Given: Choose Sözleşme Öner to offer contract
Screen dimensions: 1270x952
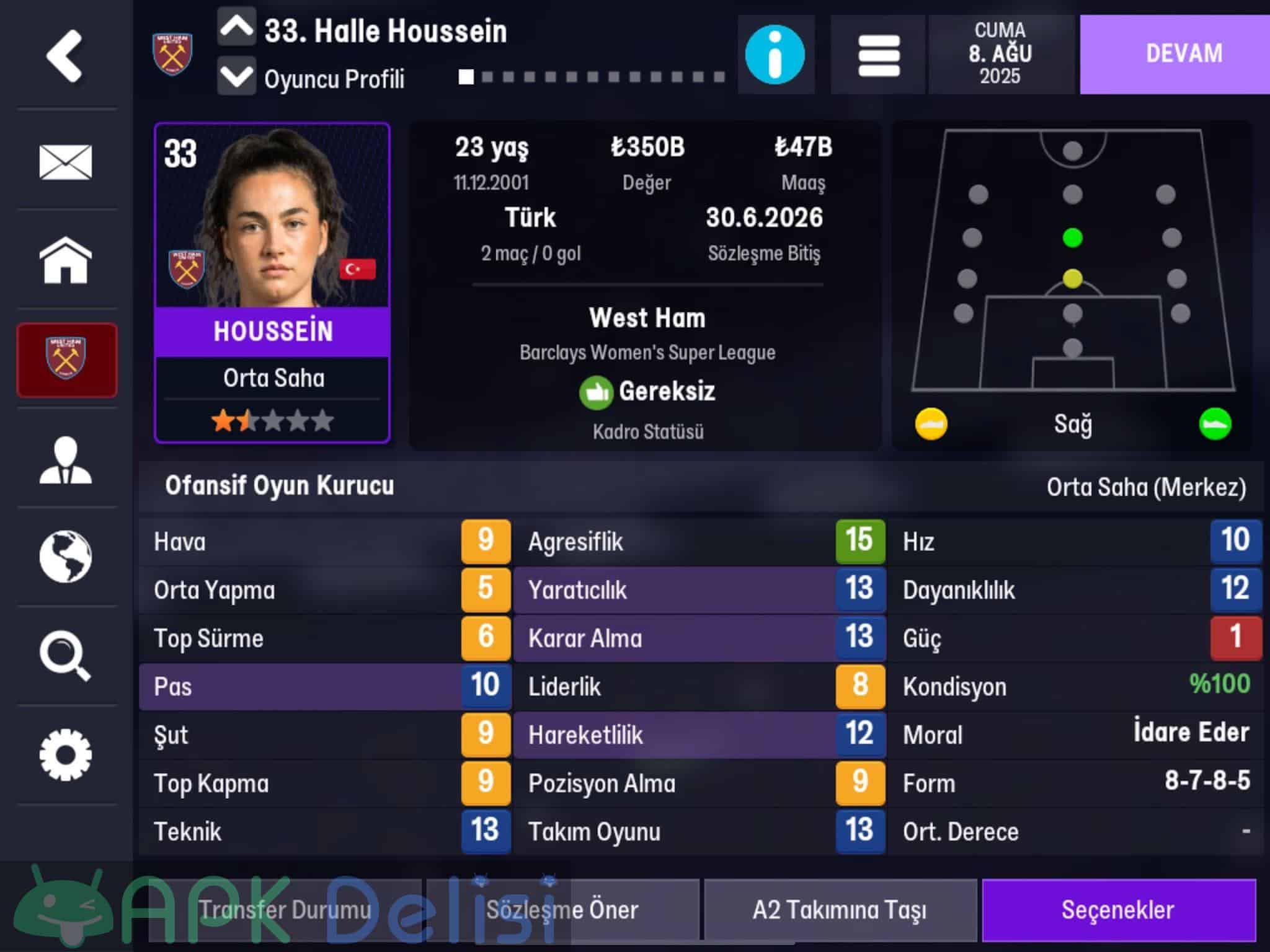Looking at the screenshot, I should click(x=562, y=910).
